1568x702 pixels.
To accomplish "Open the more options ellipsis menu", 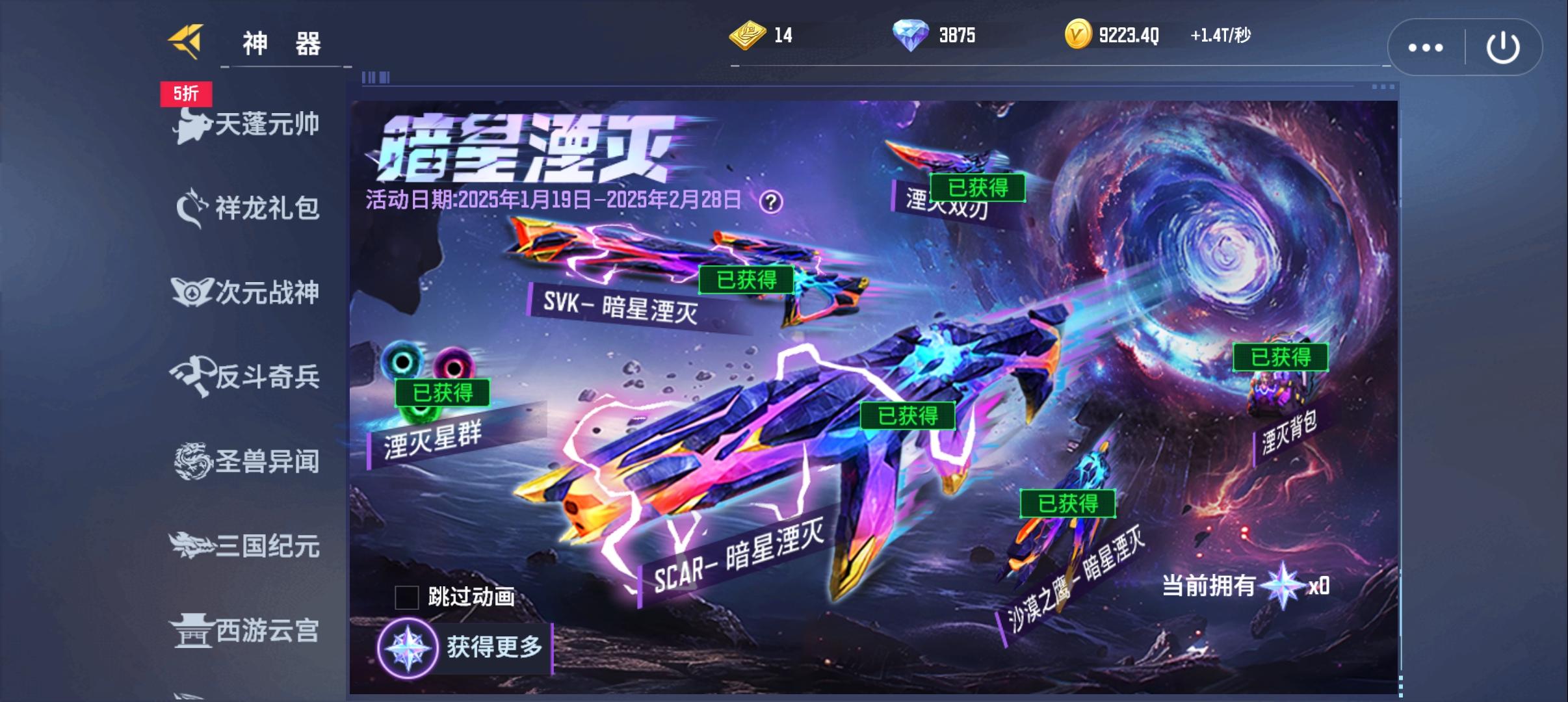I will [x=1424, y=46].
